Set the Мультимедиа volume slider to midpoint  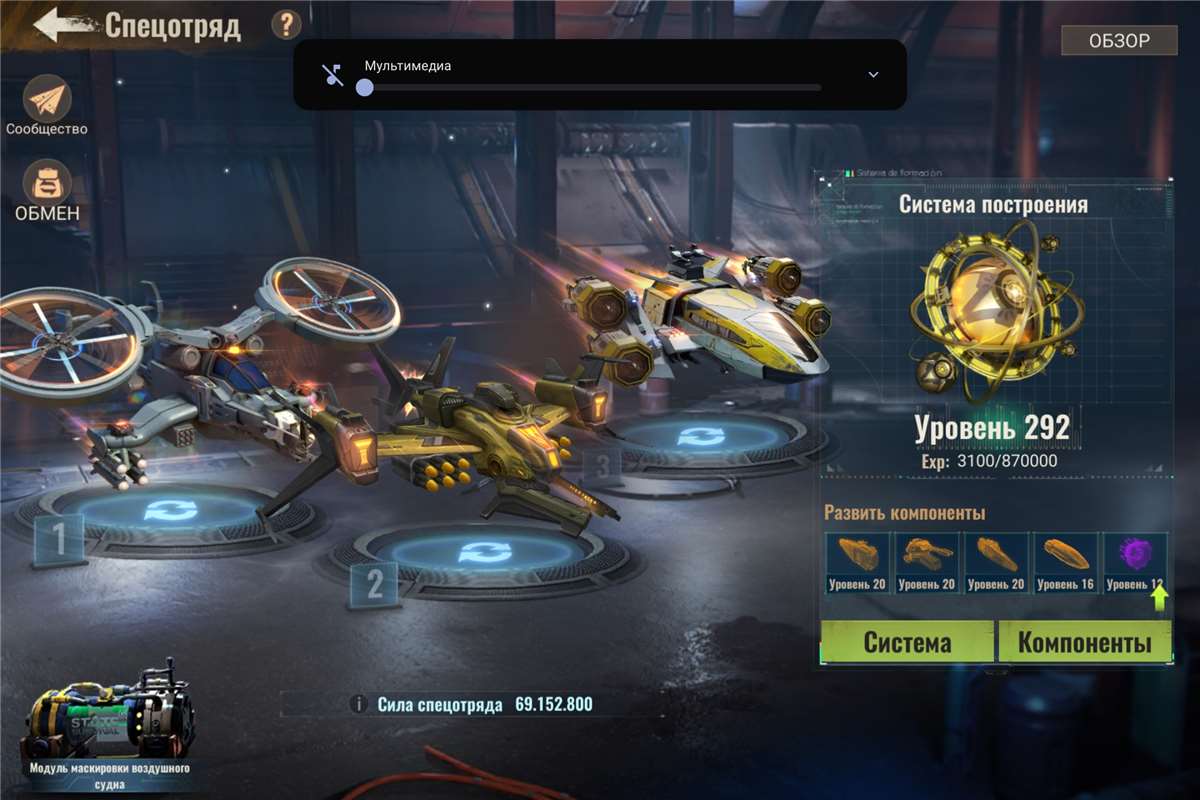tap(593, 88)
